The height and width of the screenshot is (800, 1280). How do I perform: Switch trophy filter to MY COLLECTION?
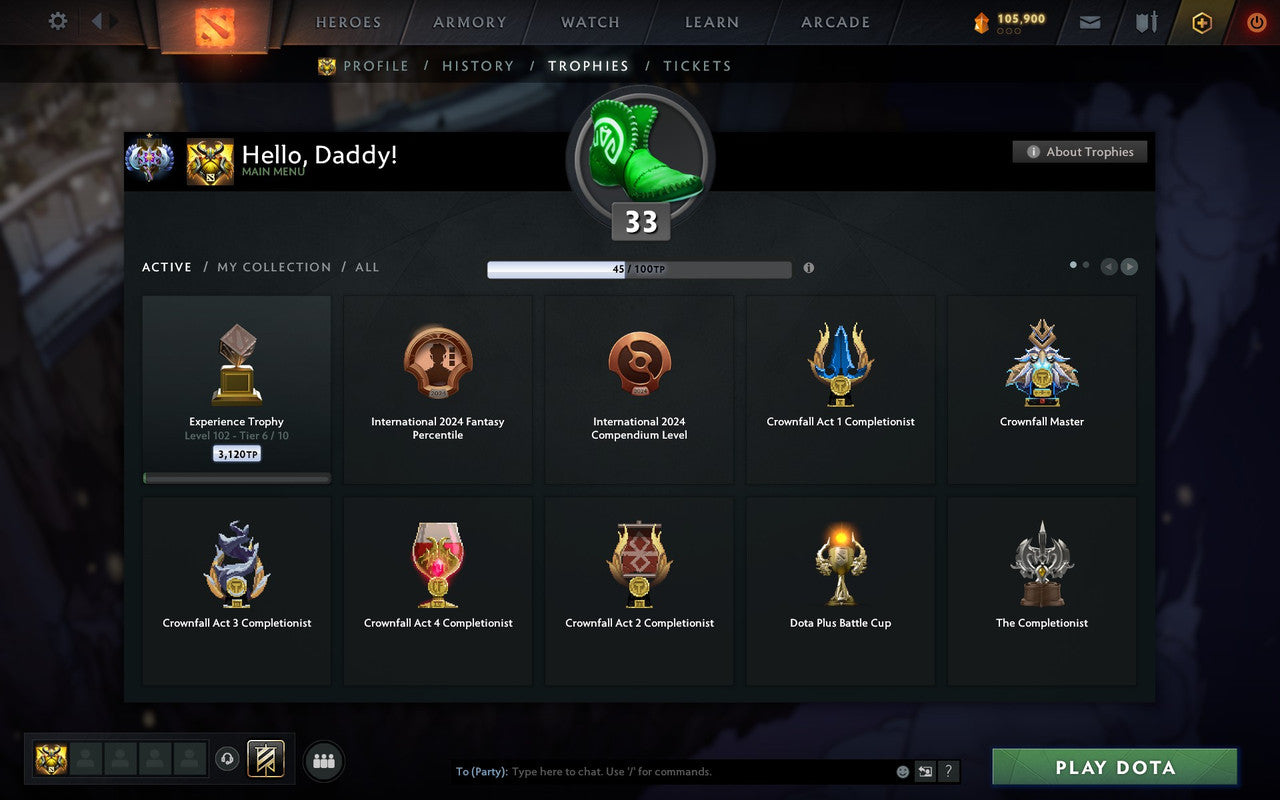(273, 267)
